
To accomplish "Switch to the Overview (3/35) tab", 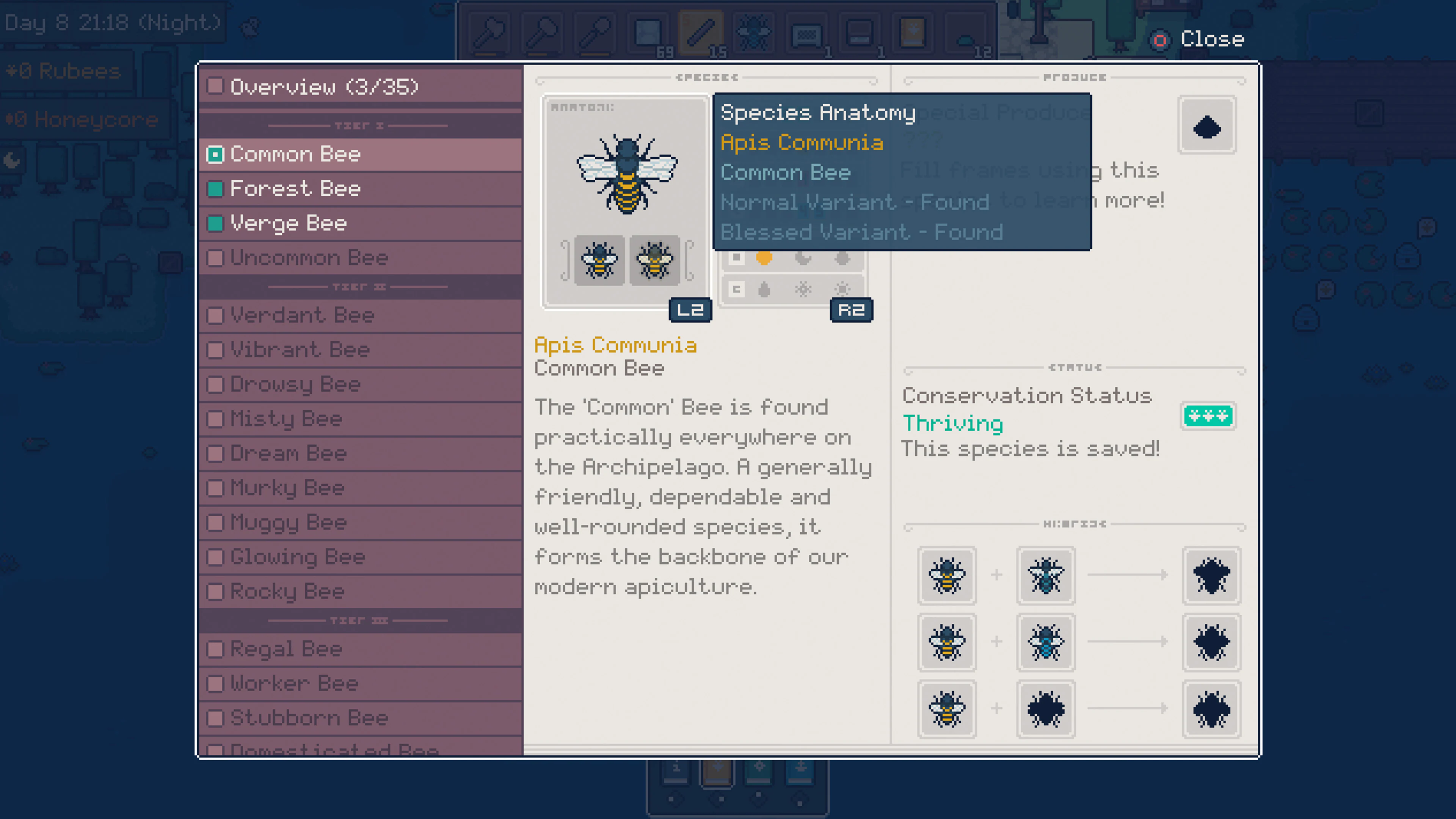I will [325, 86].
